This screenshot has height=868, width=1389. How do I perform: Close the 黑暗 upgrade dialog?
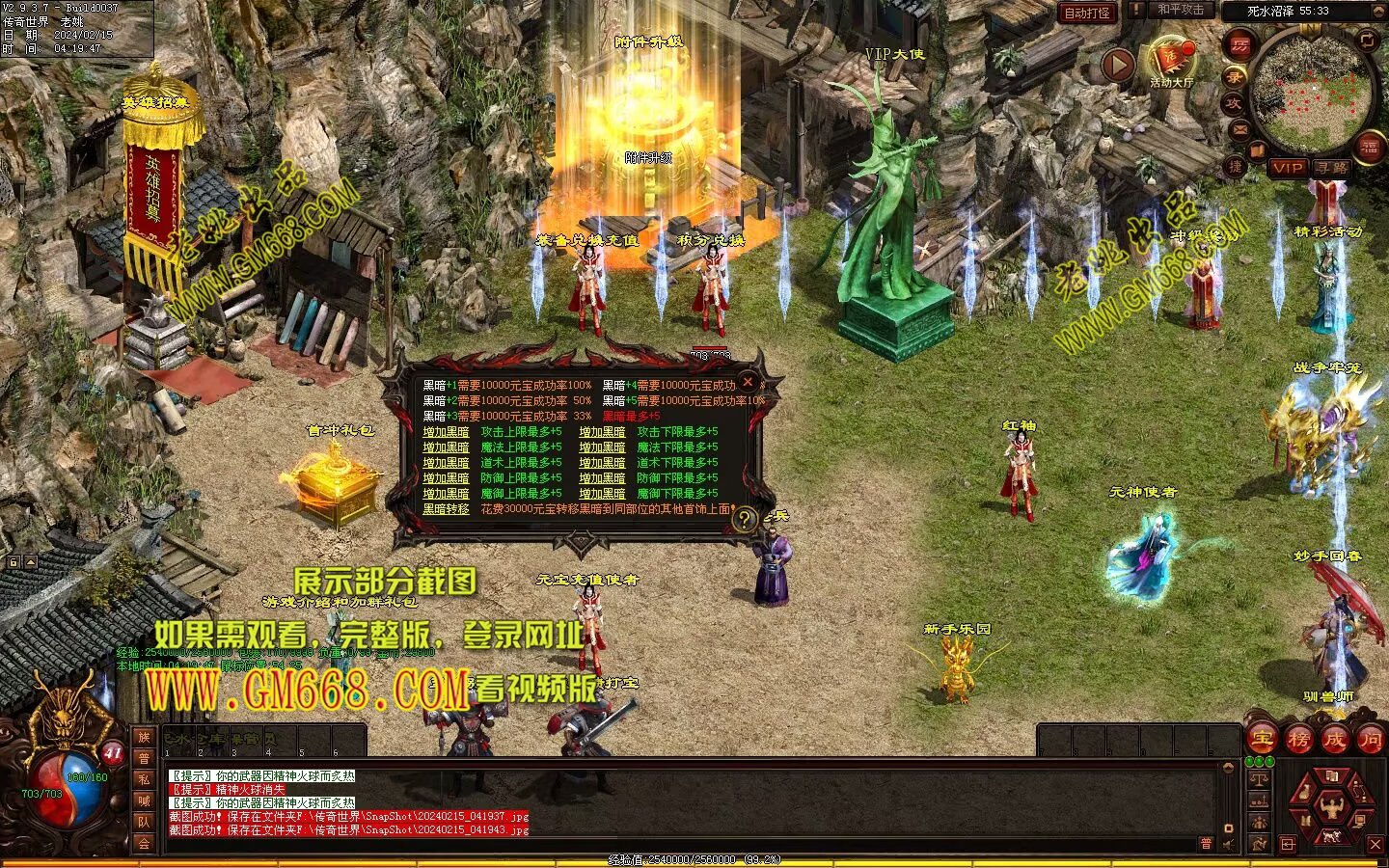(x=747, y=382)
